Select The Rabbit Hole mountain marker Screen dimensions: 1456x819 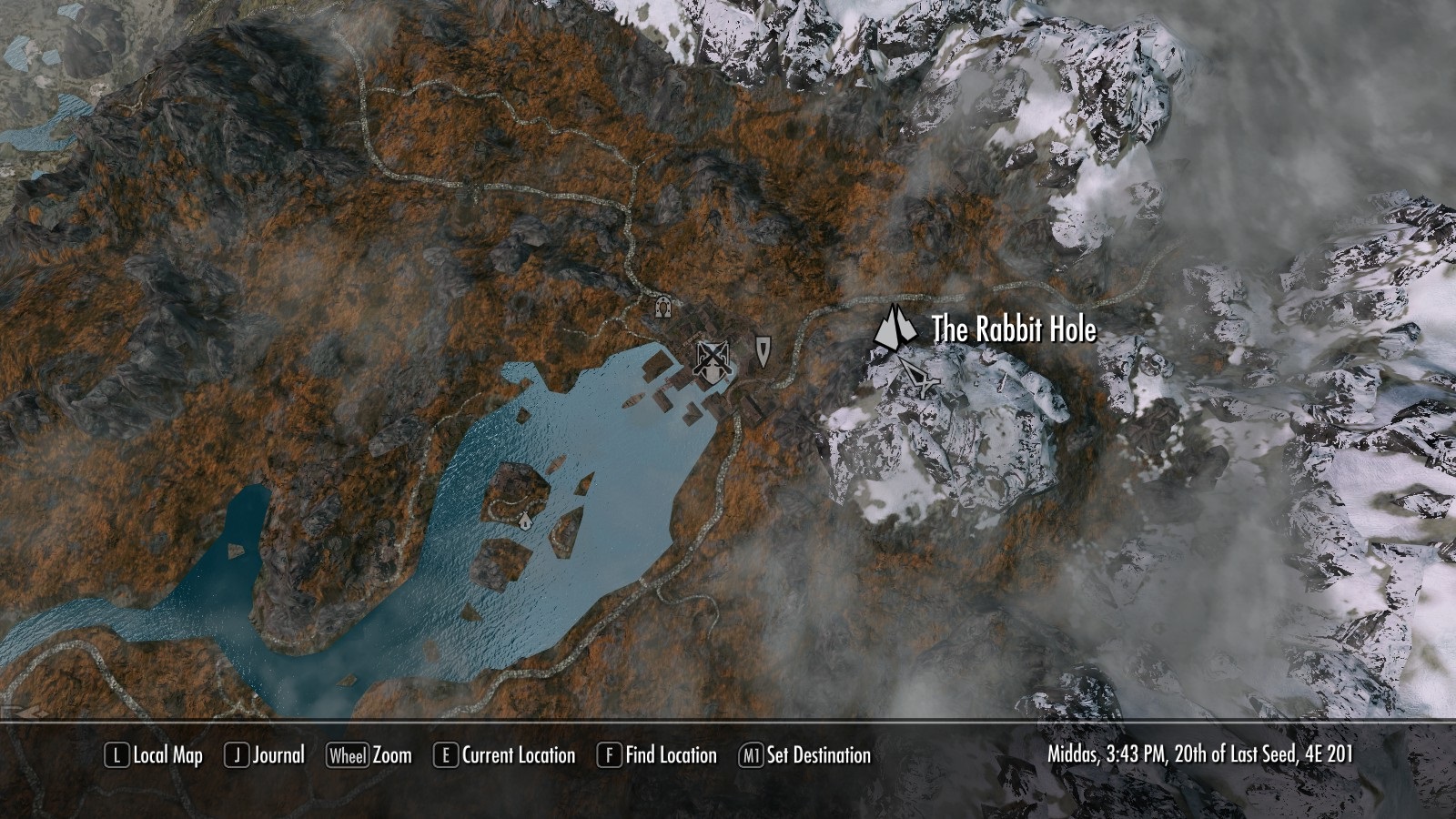[x=895, y=329]
